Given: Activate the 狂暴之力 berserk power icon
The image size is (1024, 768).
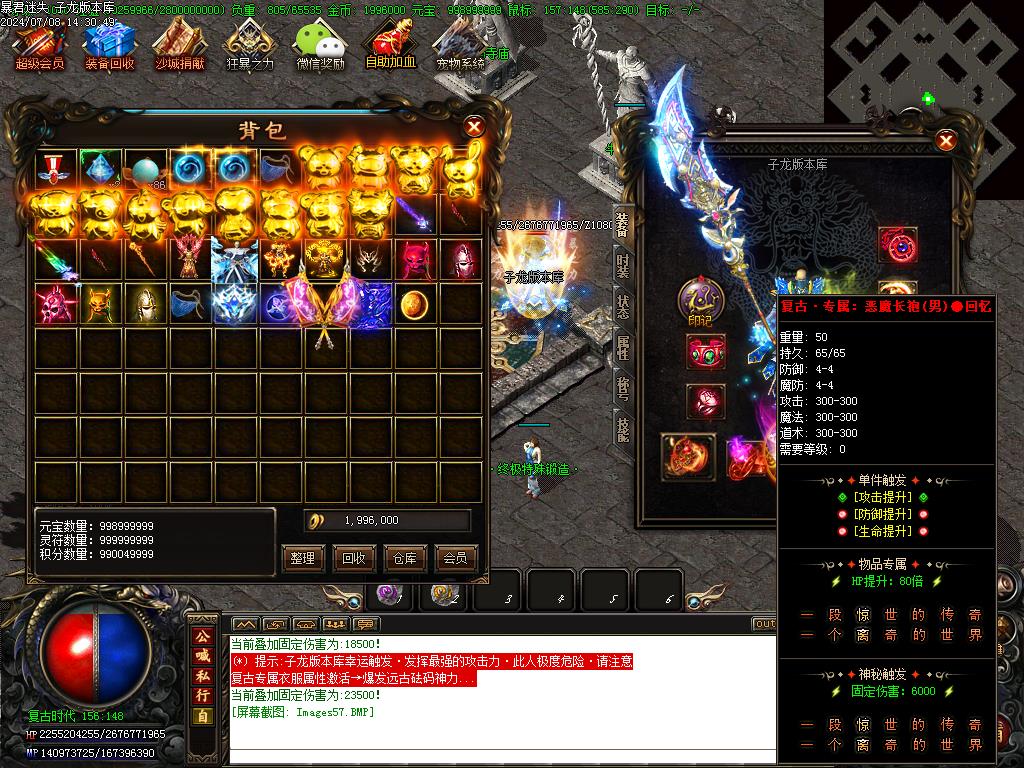Looking at the screenshot, I should pos(249,45).
